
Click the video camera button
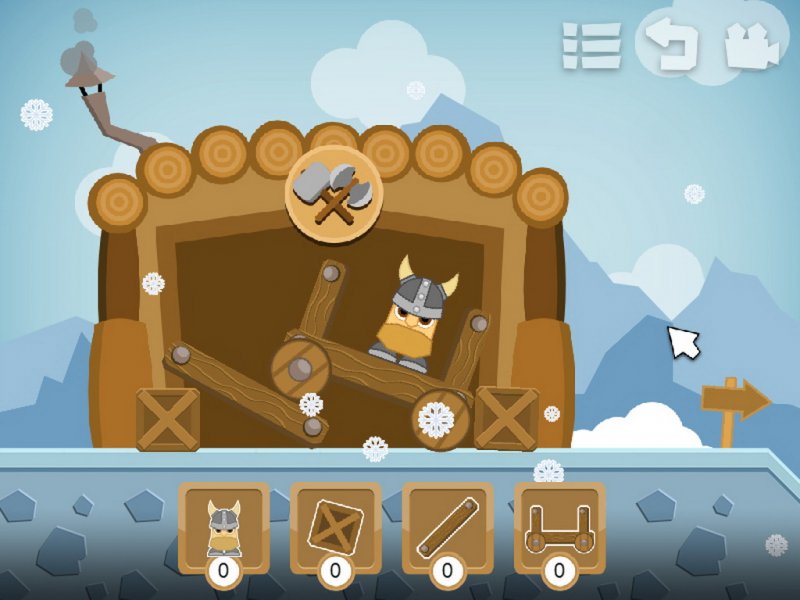tap(752, 46)
